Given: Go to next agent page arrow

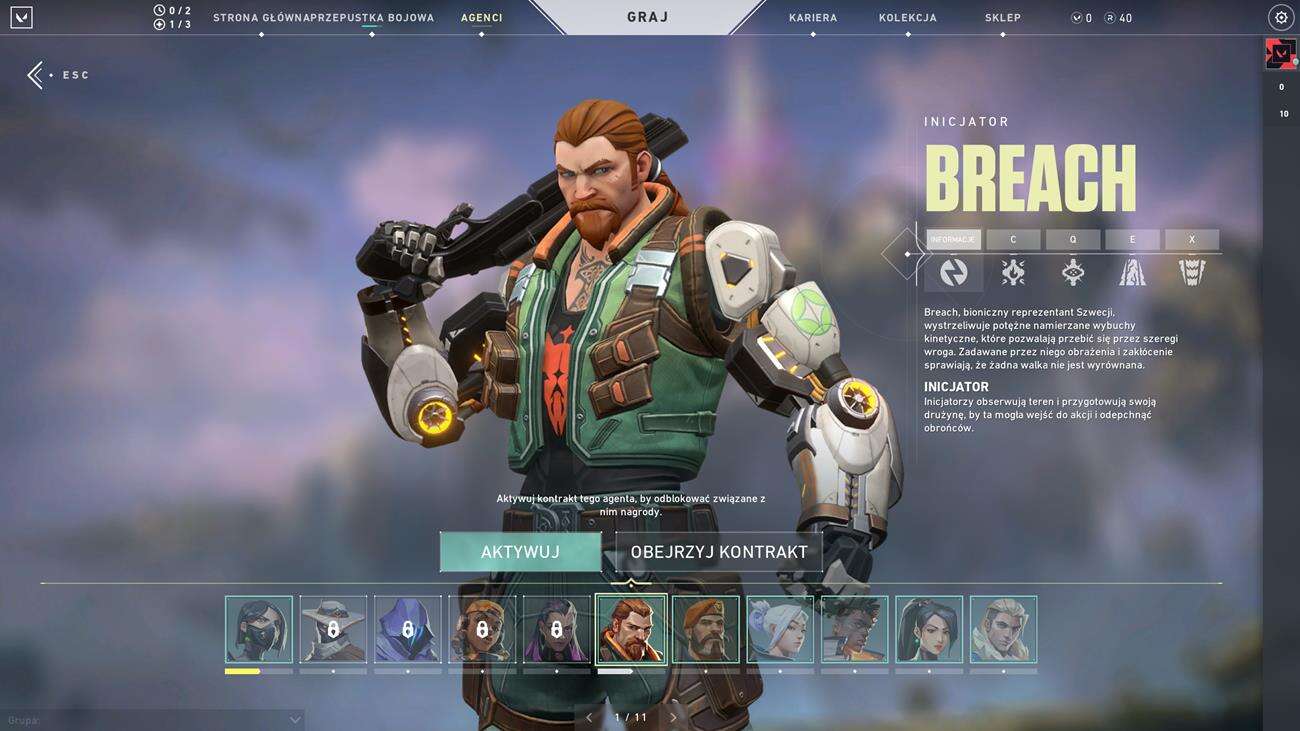Looking at the screenshot, I should [673, 717].
